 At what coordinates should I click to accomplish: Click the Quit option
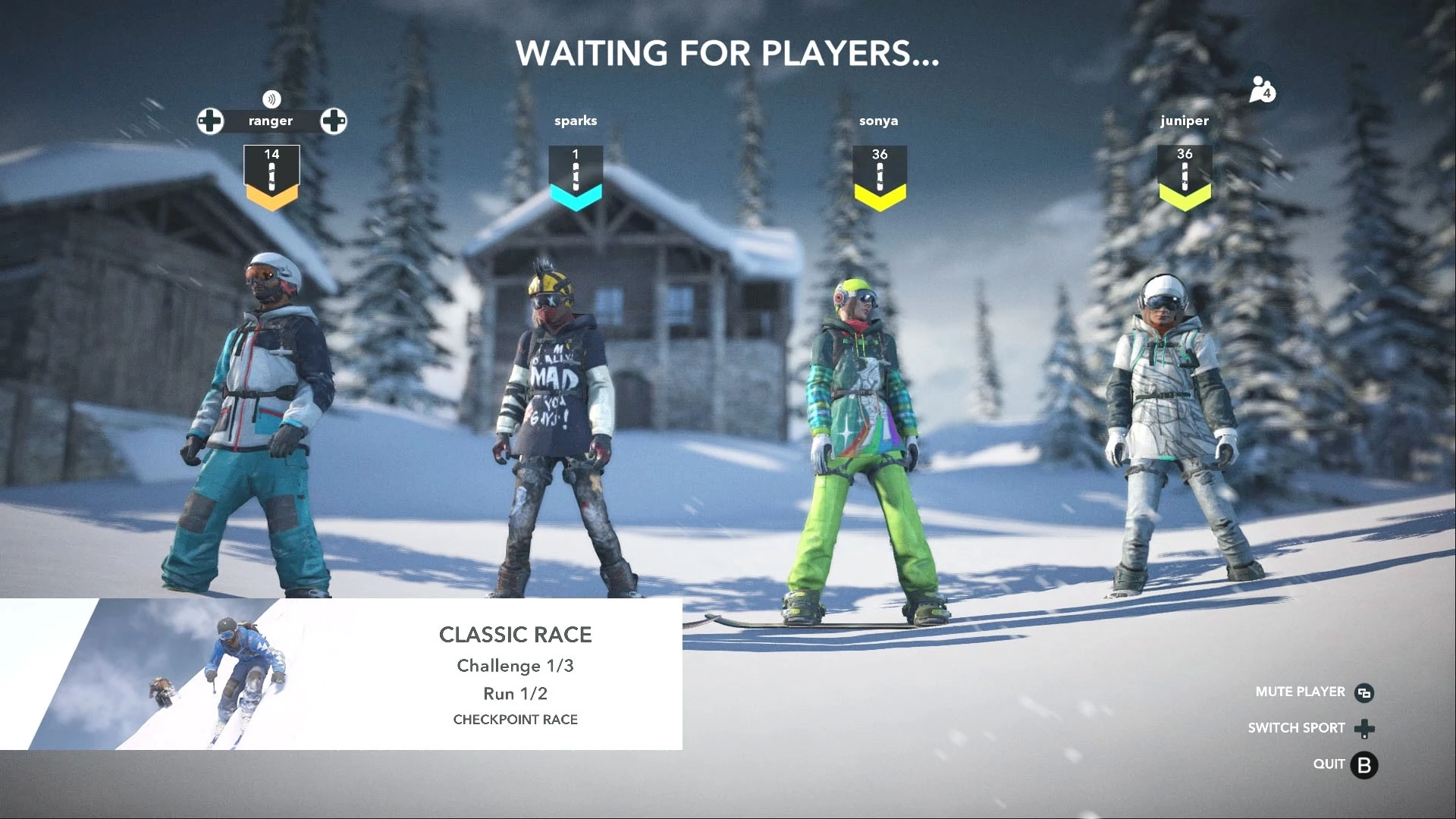[x=1329, y=764]
